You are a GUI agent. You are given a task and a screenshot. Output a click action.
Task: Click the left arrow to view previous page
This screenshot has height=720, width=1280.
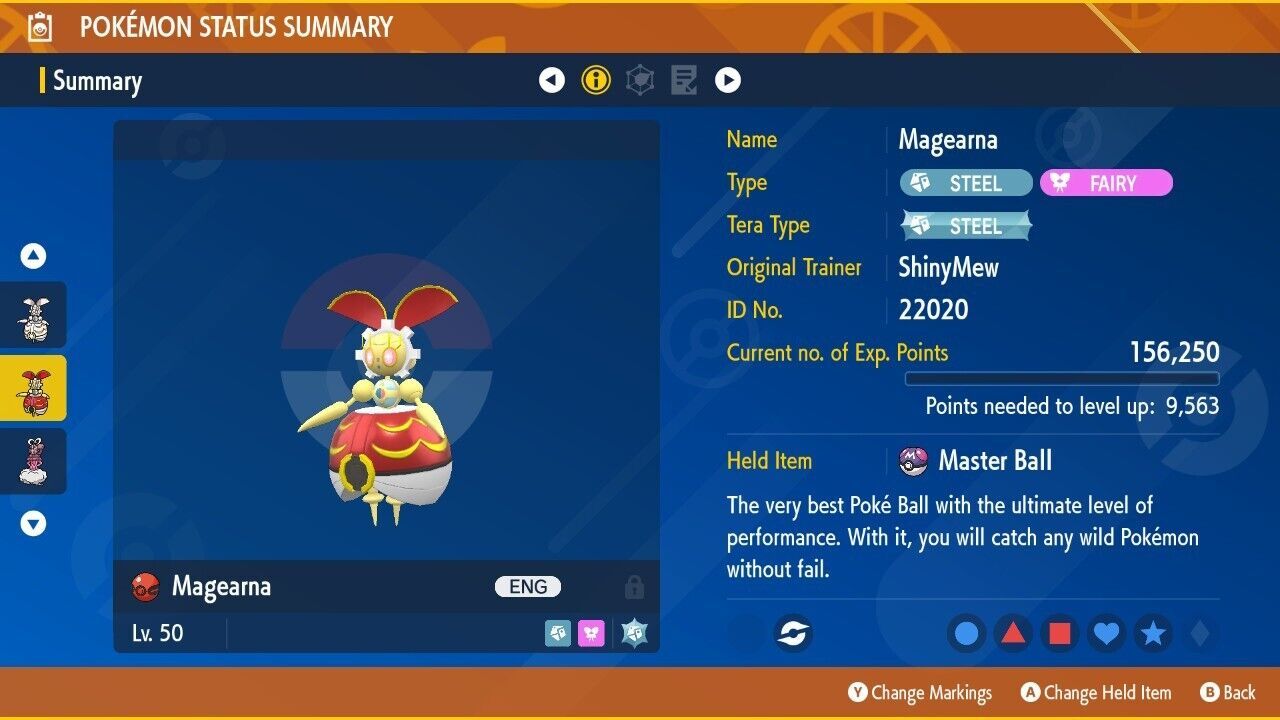click(x=552, y=80)
